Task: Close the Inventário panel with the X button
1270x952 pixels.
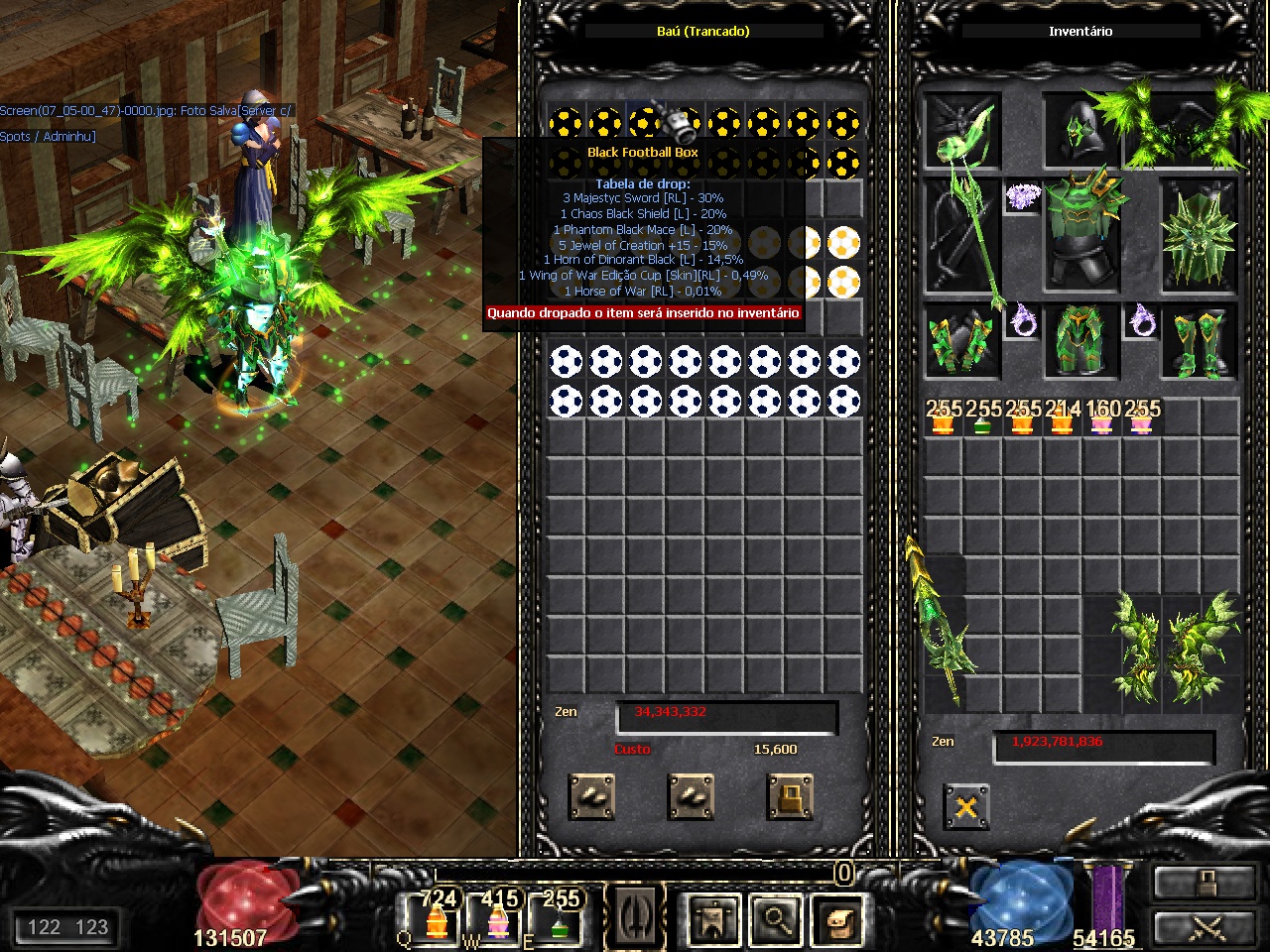Action: 965,807
